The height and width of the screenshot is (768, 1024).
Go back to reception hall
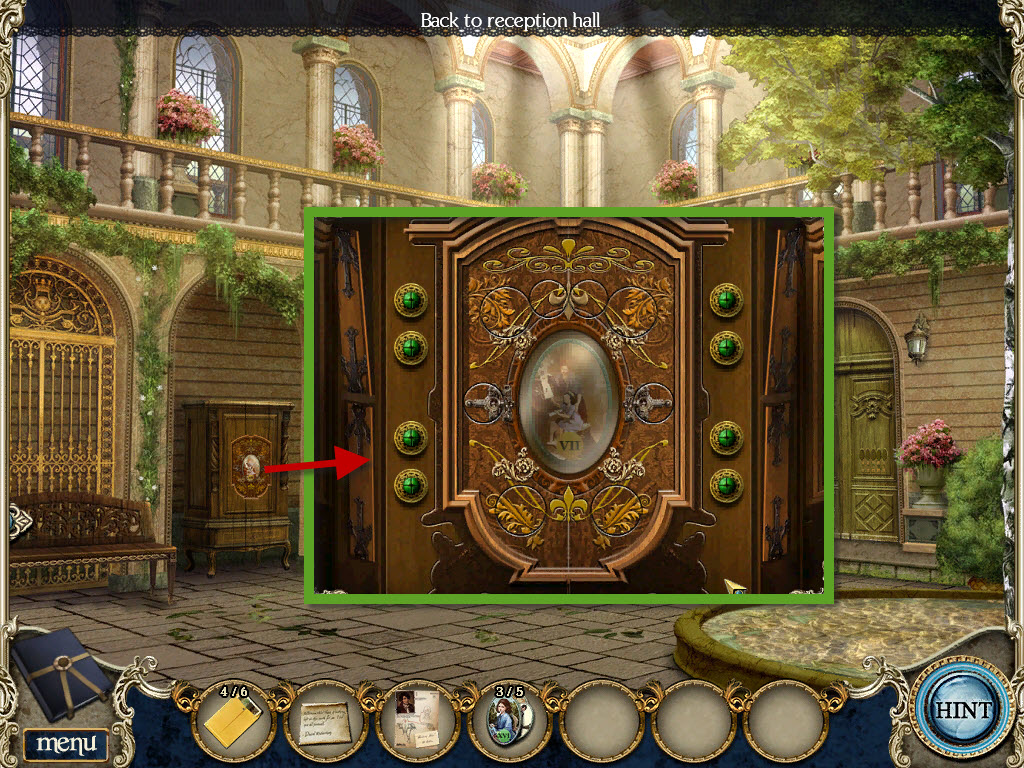510,19
